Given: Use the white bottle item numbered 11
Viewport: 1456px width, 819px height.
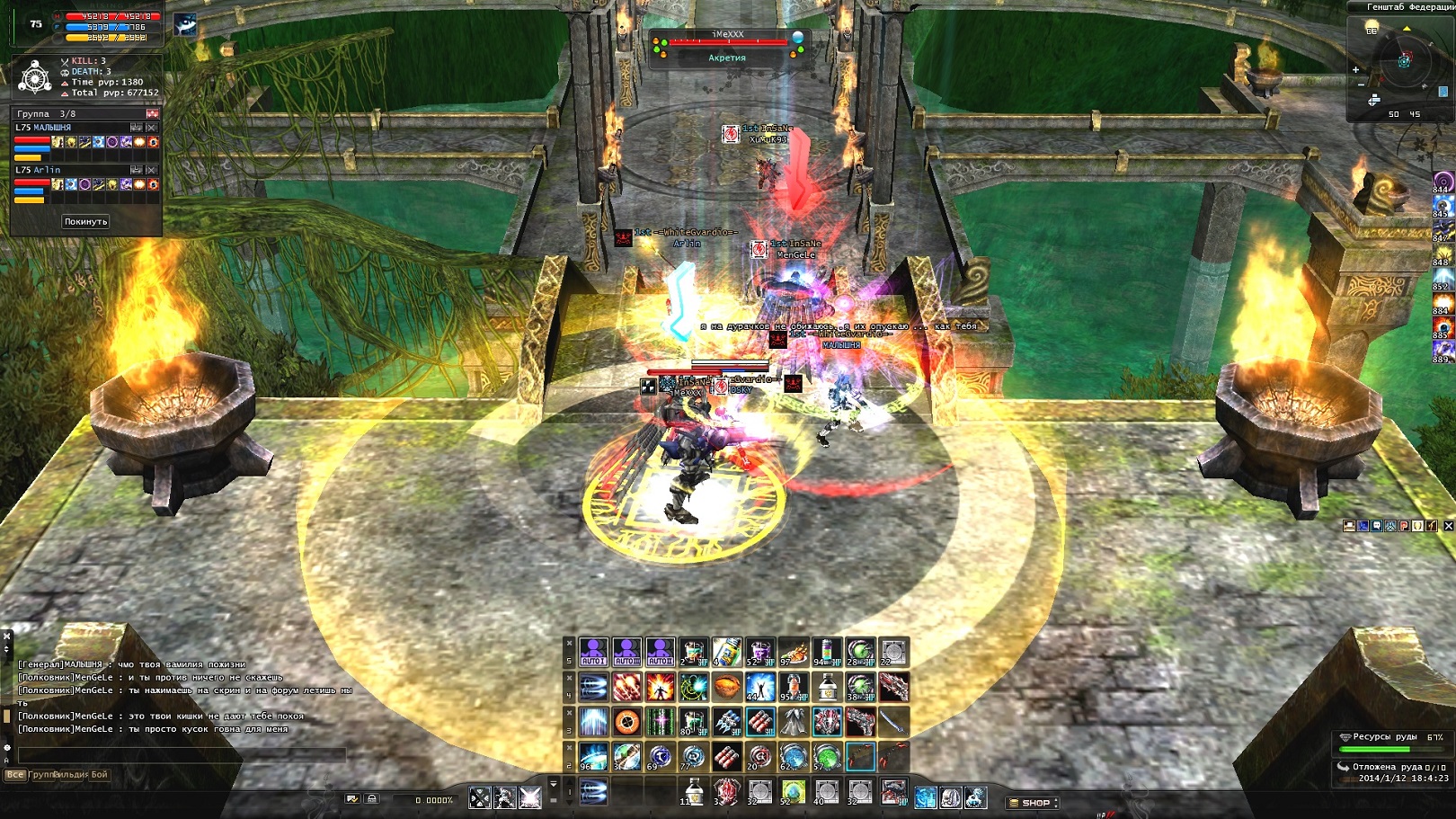Looking at the screenshot, I should [x=693, y=791].
